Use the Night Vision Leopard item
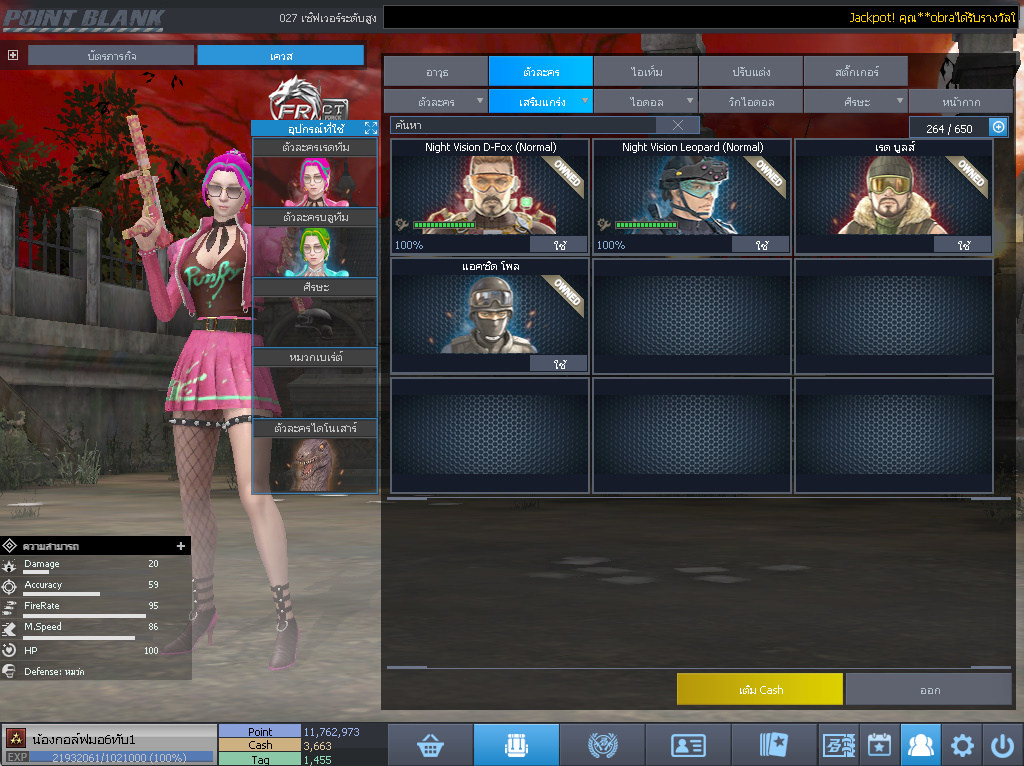Viewport: 1024px width, 766px height. click(x=761, y=245)
